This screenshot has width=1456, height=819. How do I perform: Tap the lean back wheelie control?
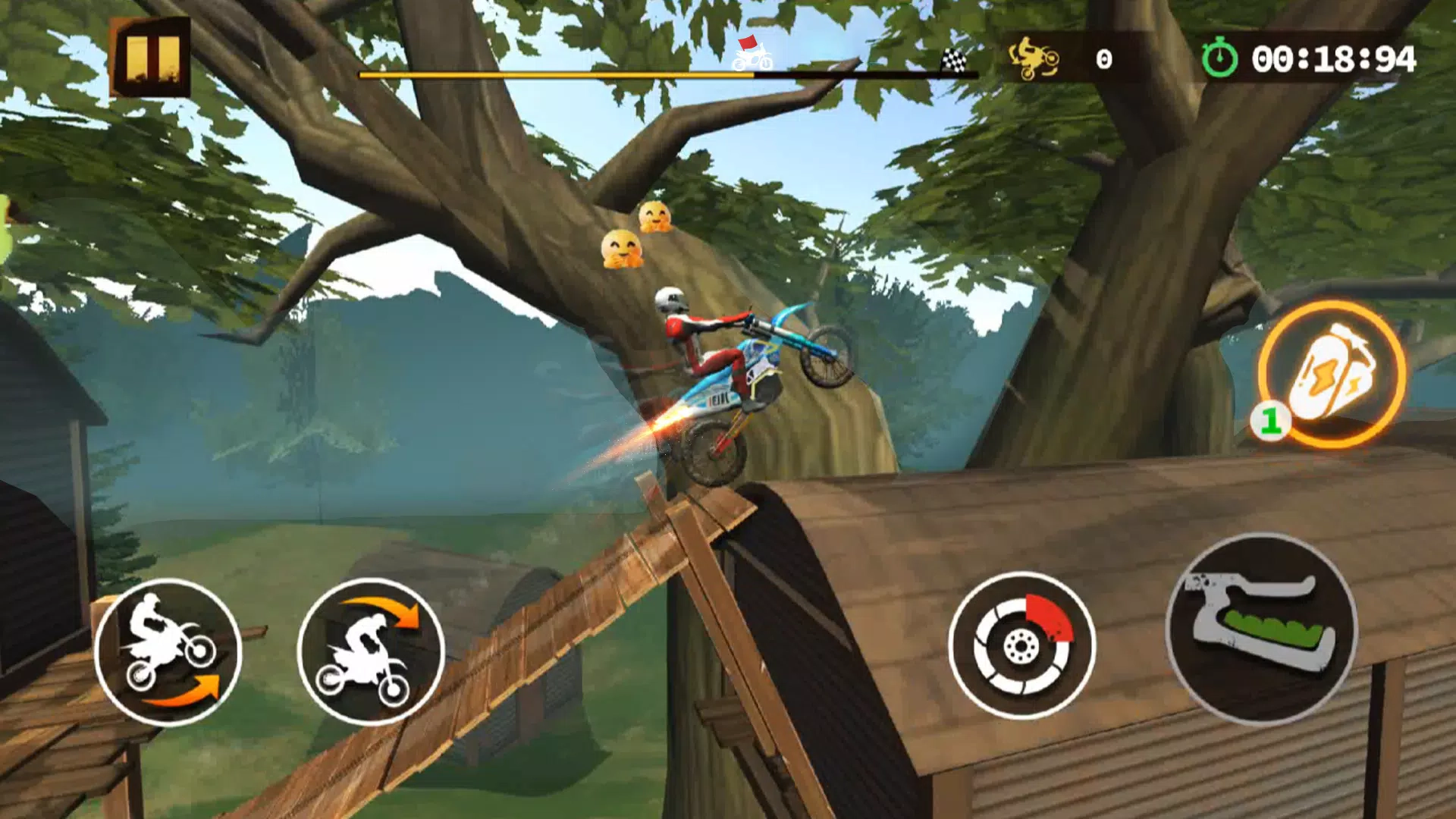click(168, 651)
